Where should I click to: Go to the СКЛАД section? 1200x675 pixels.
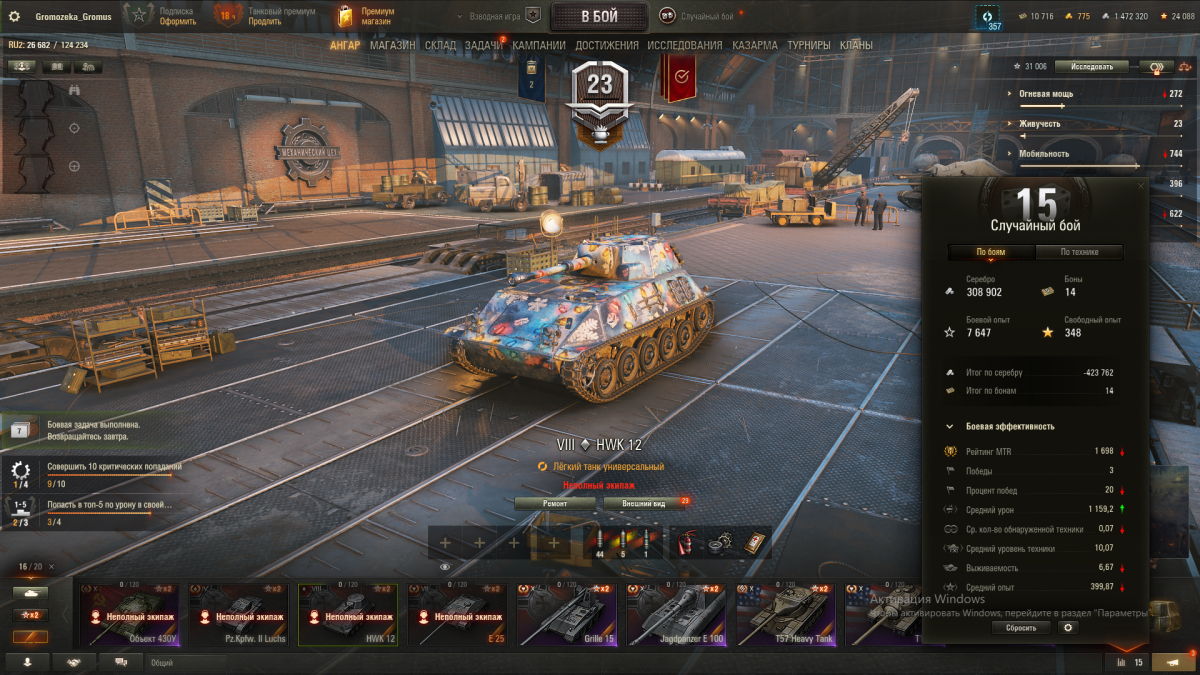click(440, 45)
